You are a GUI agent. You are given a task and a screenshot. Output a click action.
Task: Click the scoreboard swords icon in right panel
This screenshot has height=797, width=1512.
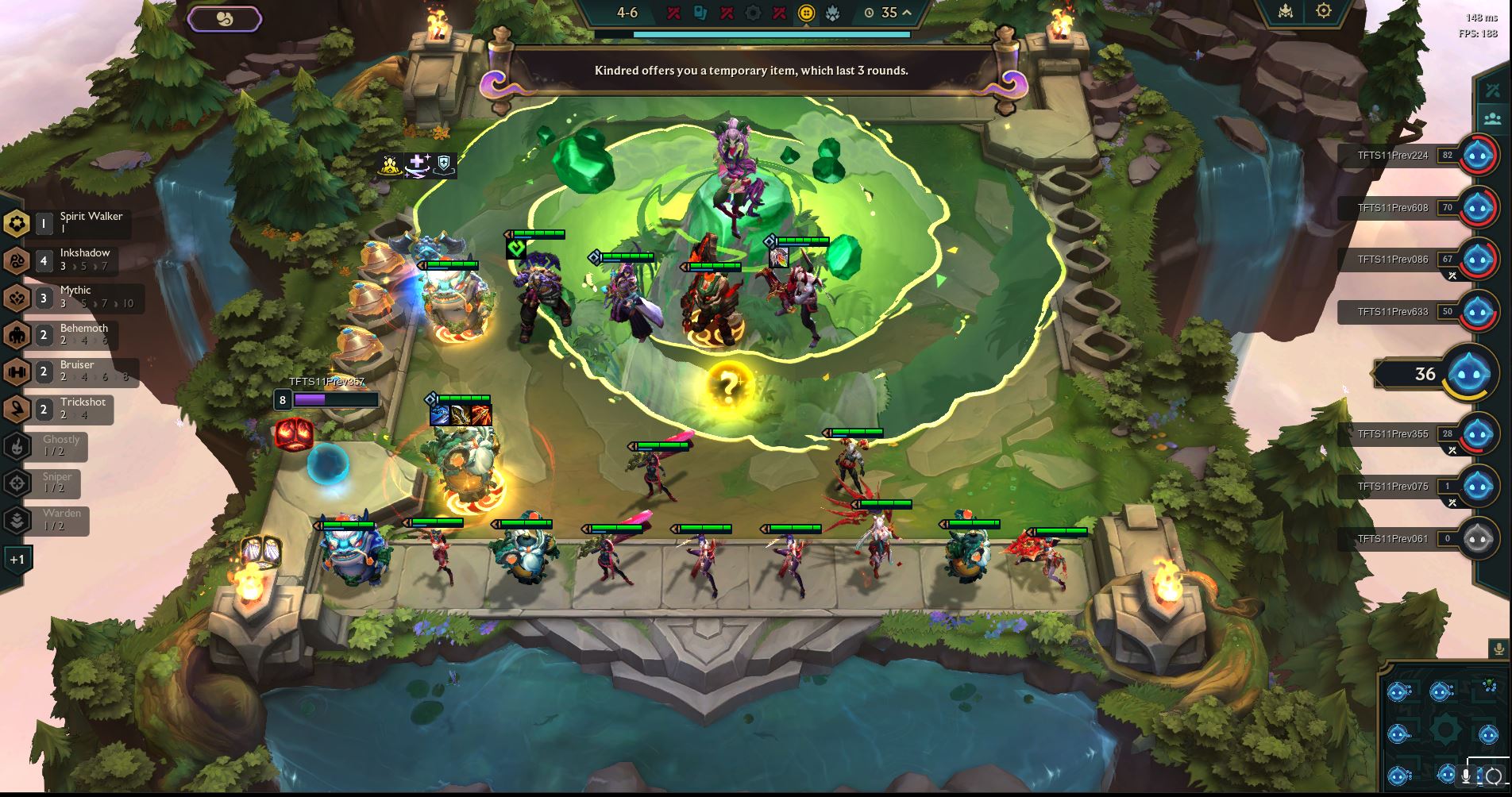click(1492, 90)
